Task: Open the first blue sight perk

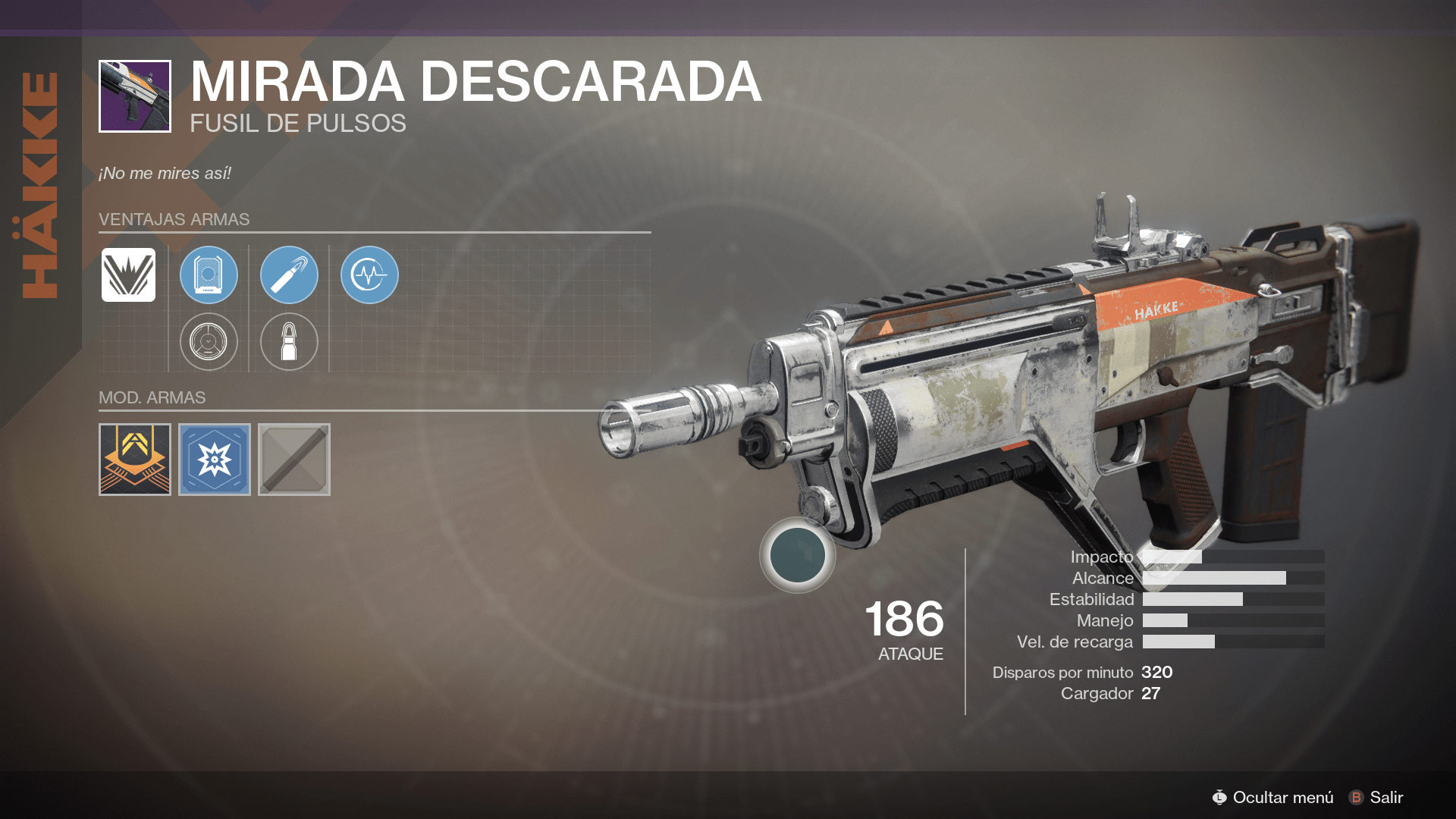Action: 209,275
